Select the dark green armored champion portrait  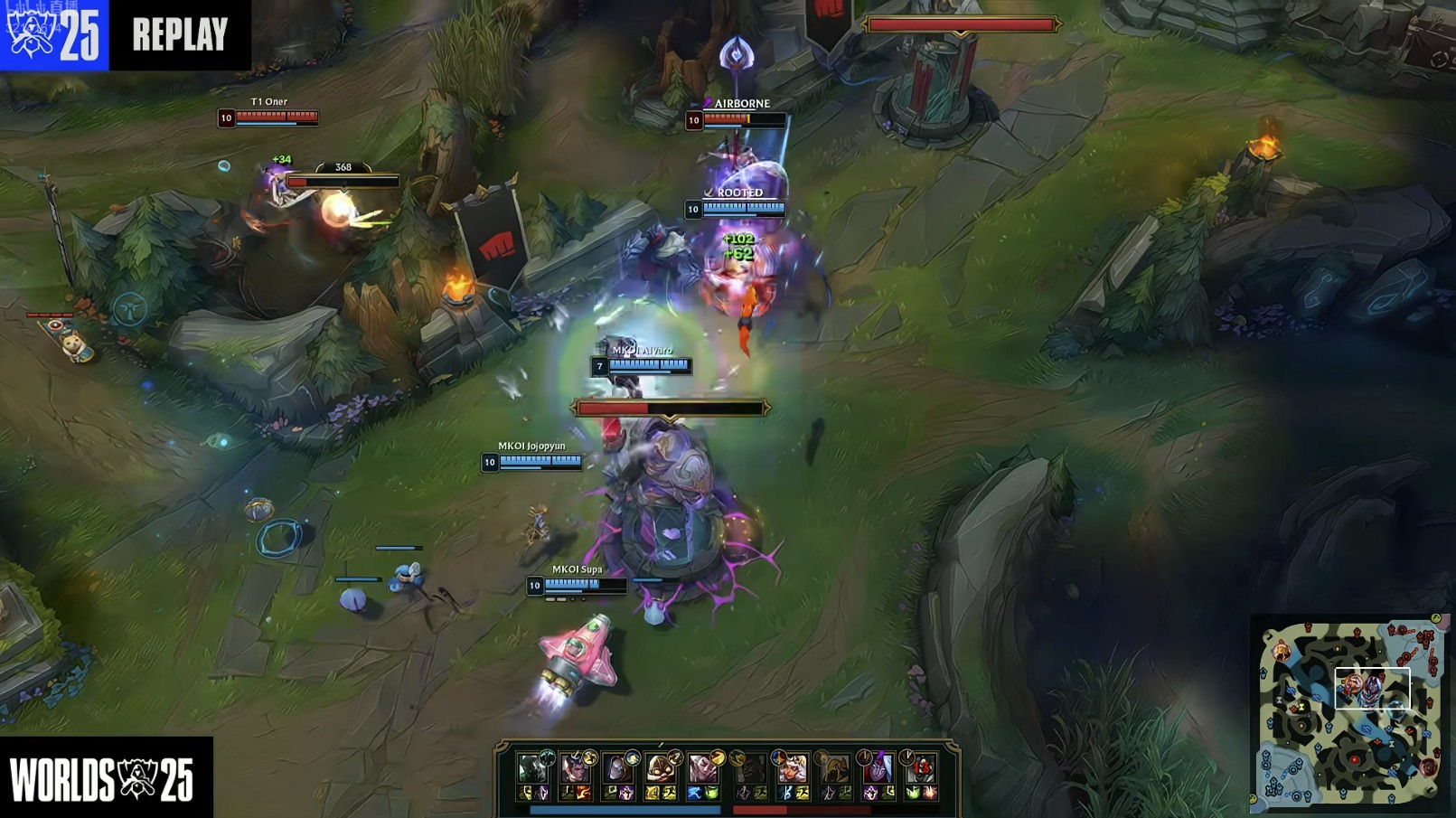coord(531,769)
